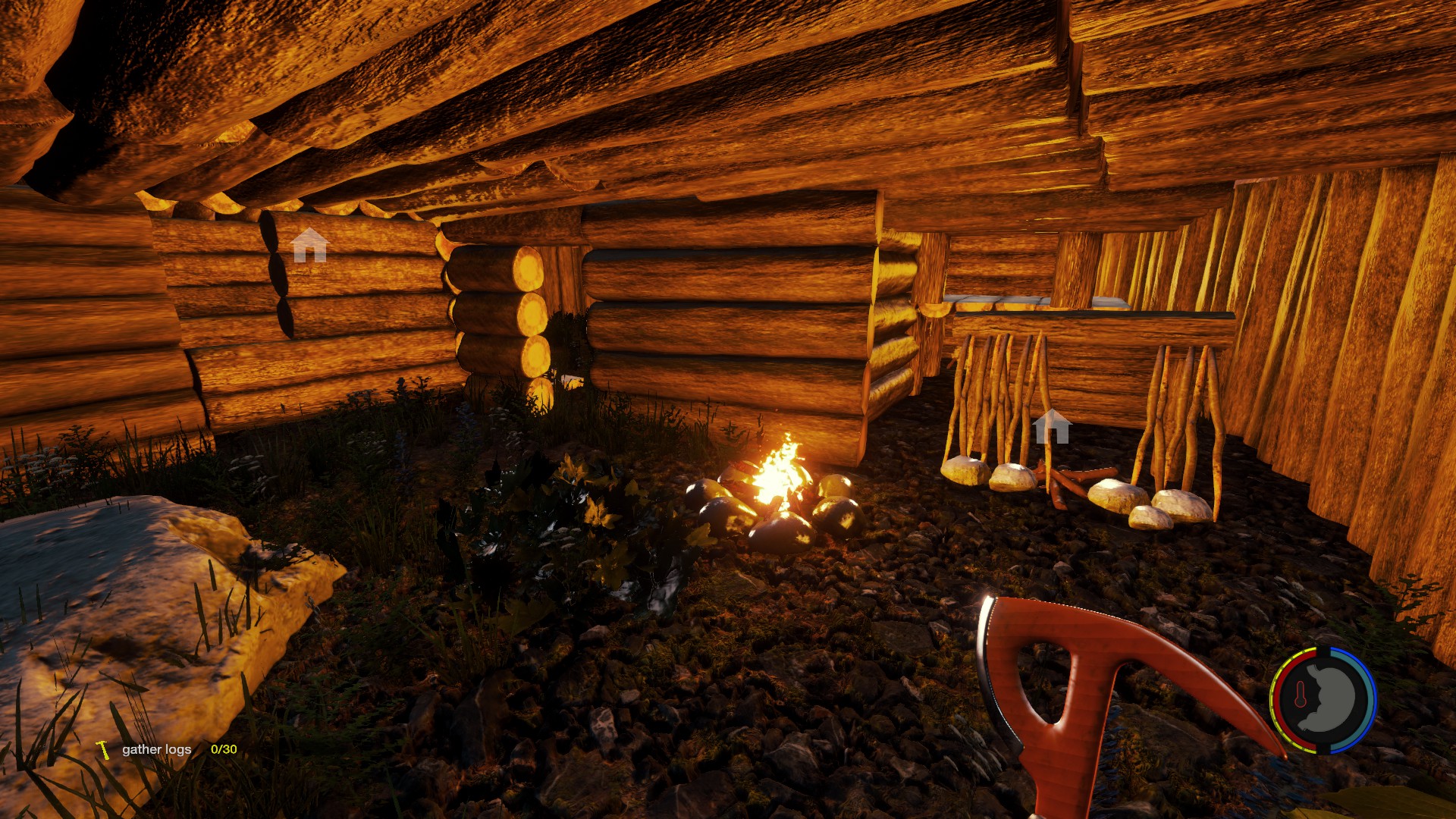Click the home marker by the drying rack
Viewport: 1456px width, 819px height.
pyautogui.click(x=1052, y=427)
